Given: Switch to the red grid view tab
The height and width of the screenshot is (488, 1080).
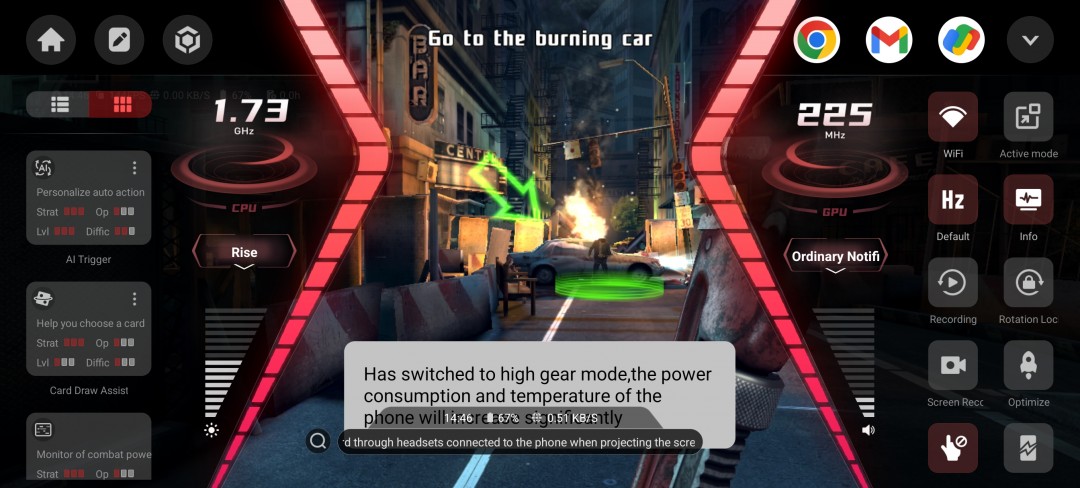Looking at the screenshot, I should coord(121,104).
